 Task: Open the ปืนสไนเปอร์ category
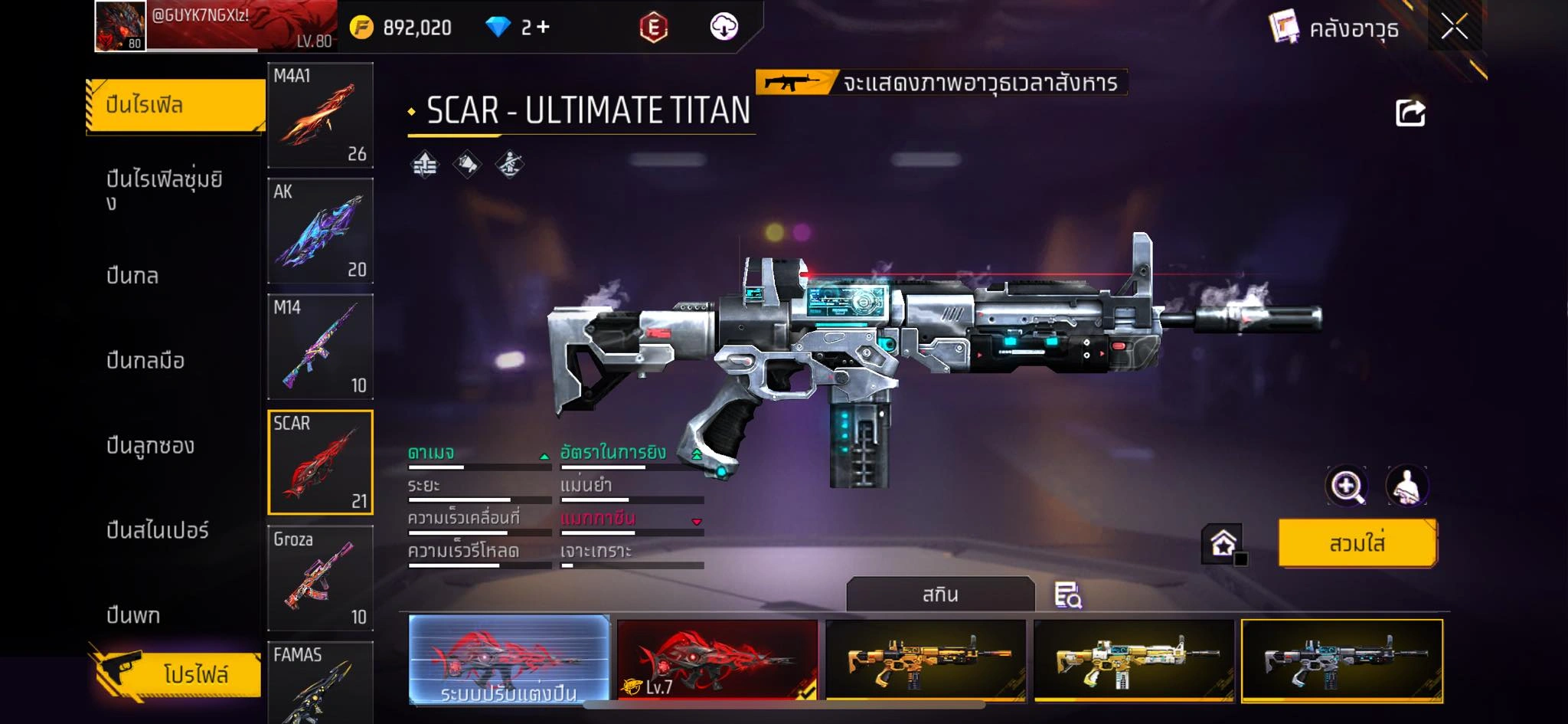coord(157,530)
